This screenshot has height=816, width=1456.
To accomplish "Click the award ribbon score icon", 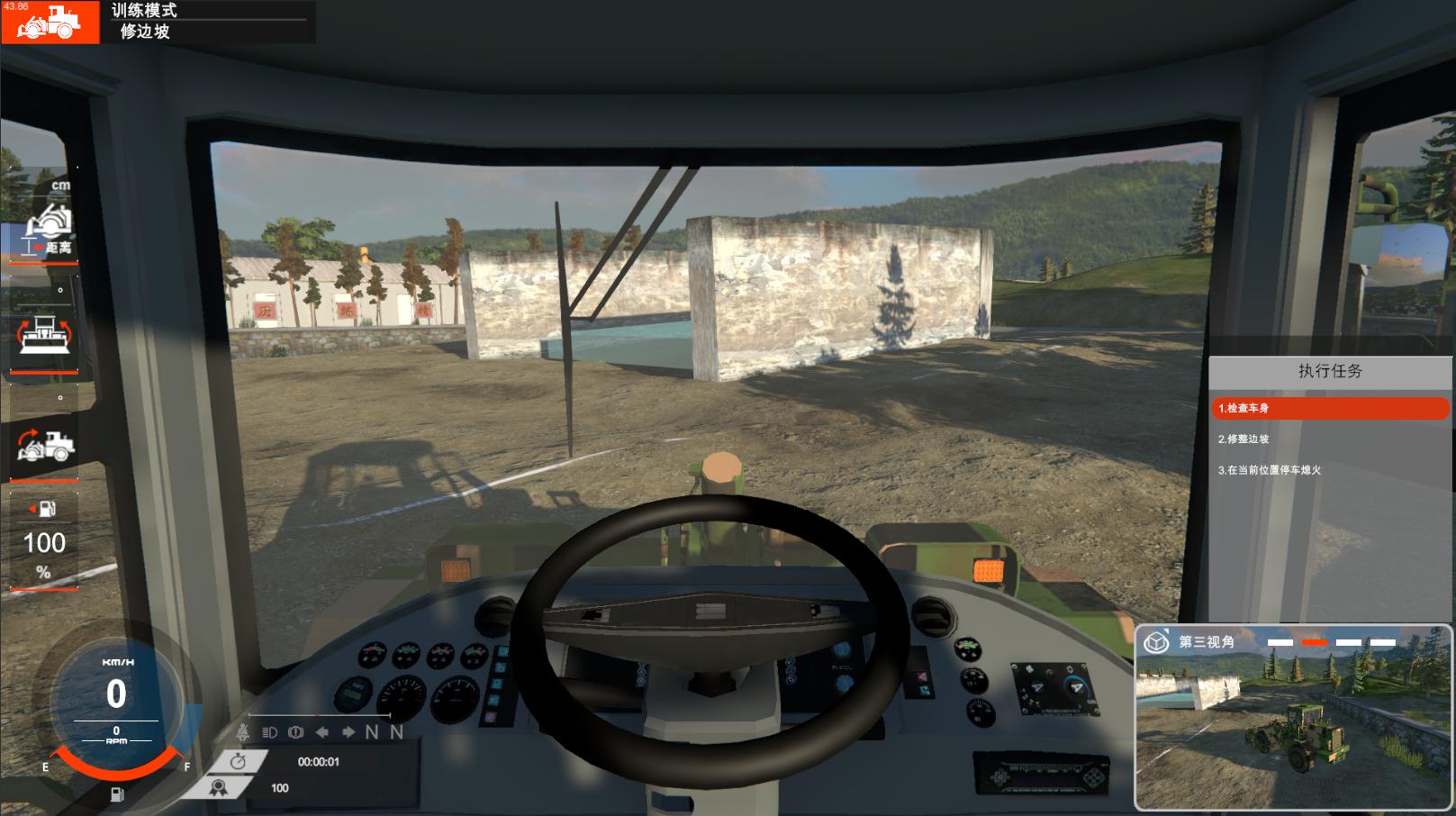I will [x=218, y=787].
